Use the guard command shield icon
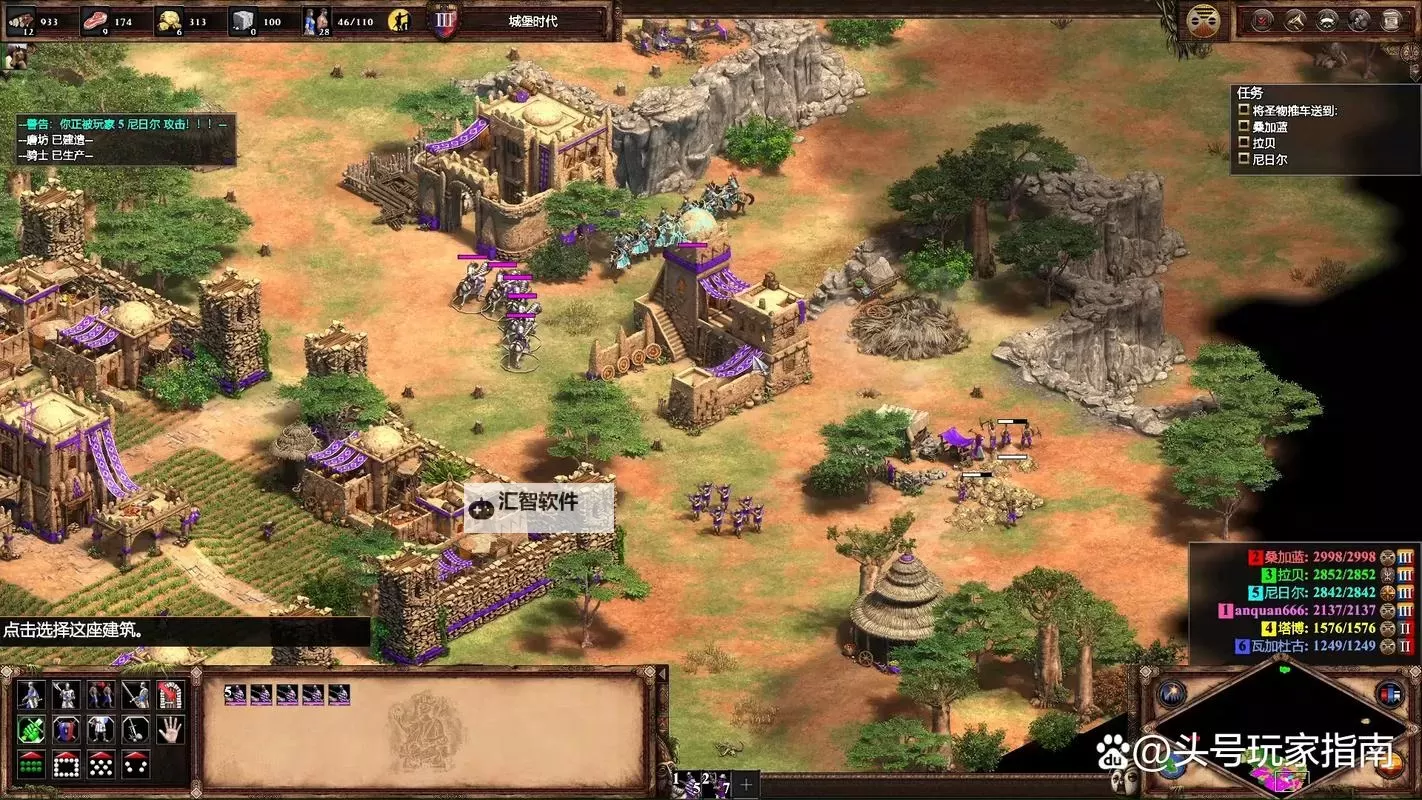 pos(68,730)
